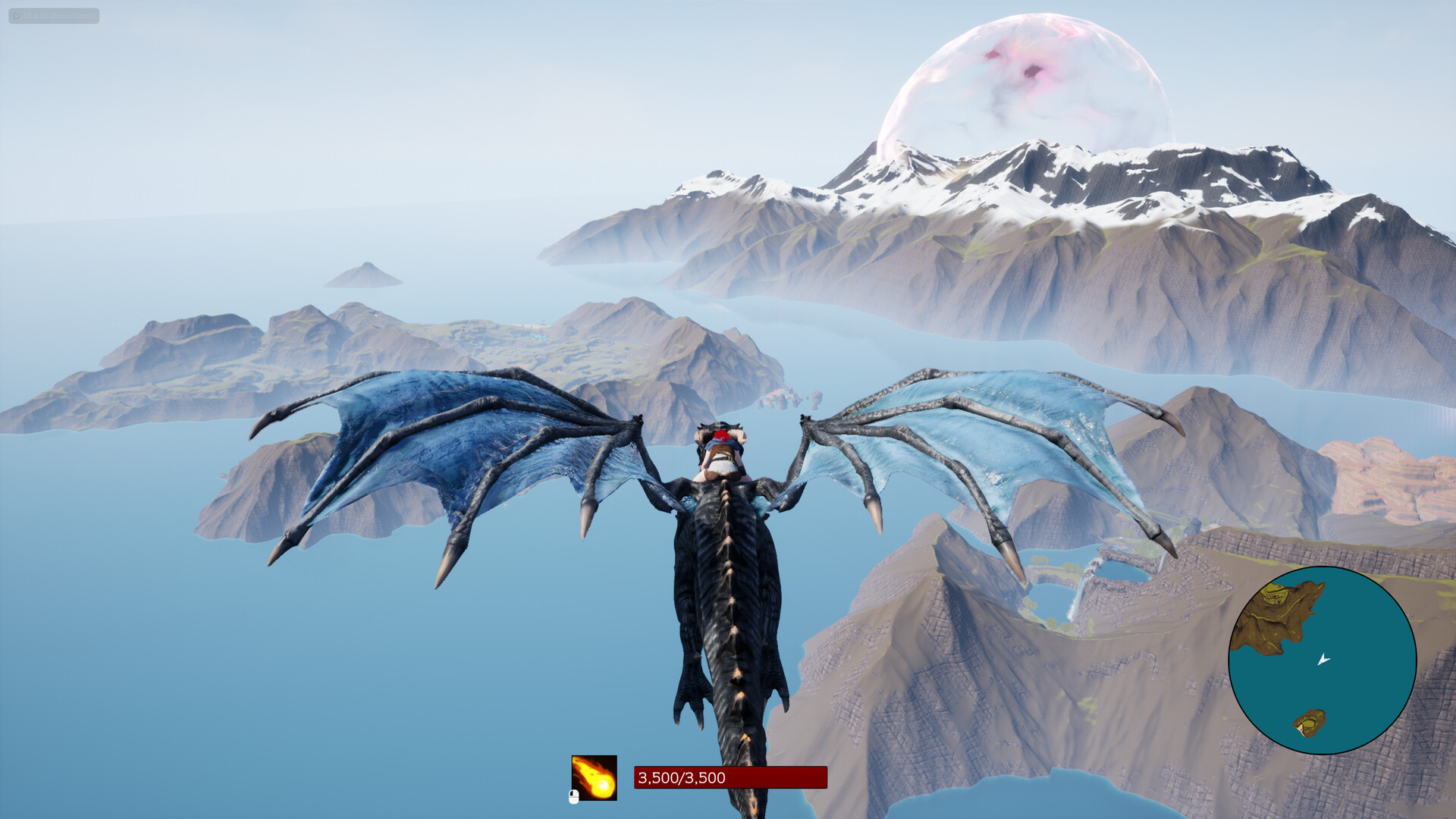Viewport: 1456px width, 819px height.
Task: Click the player arrow on the minimap
Action: click(x=1322, y=661)
